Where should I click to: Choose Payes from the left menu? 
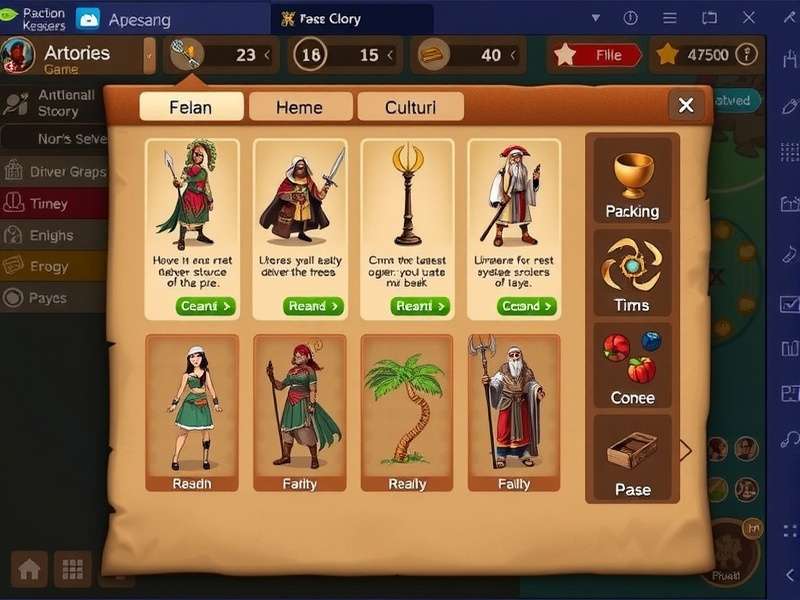point(48,298)
